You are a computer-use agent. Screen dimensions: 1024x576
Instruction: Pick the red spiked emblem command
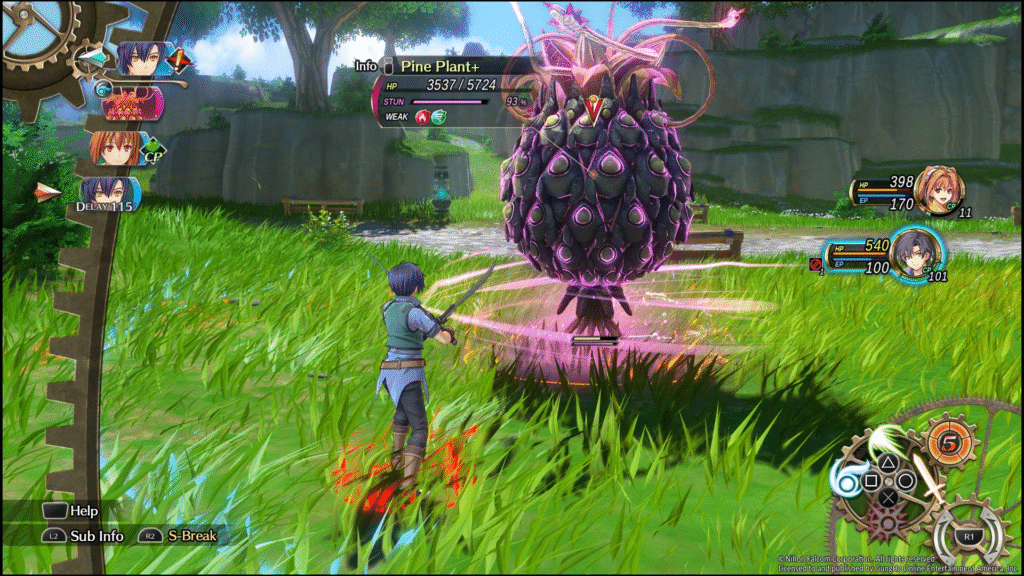886,522
